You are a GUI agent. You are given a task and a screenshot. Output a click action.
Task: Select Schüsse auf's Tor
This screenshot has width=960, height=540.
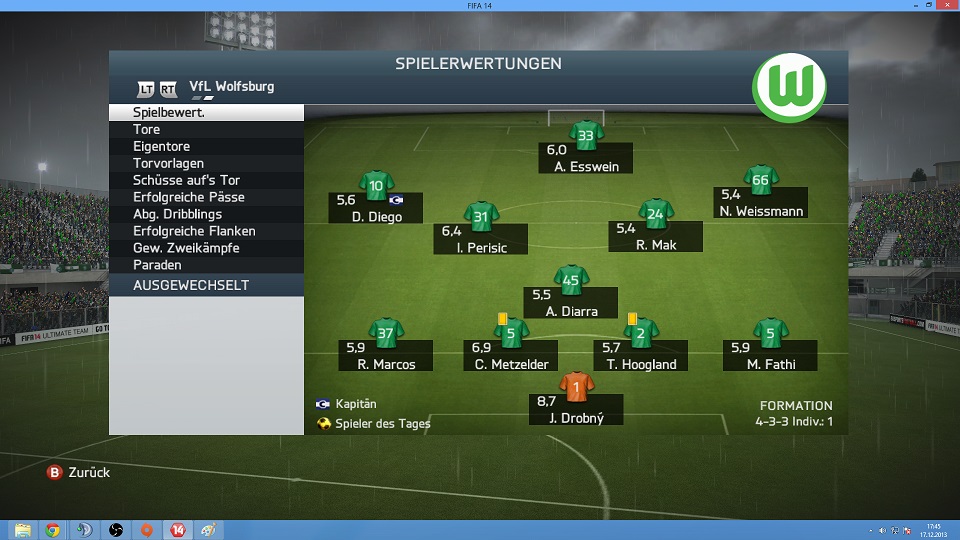click(205, 180)
